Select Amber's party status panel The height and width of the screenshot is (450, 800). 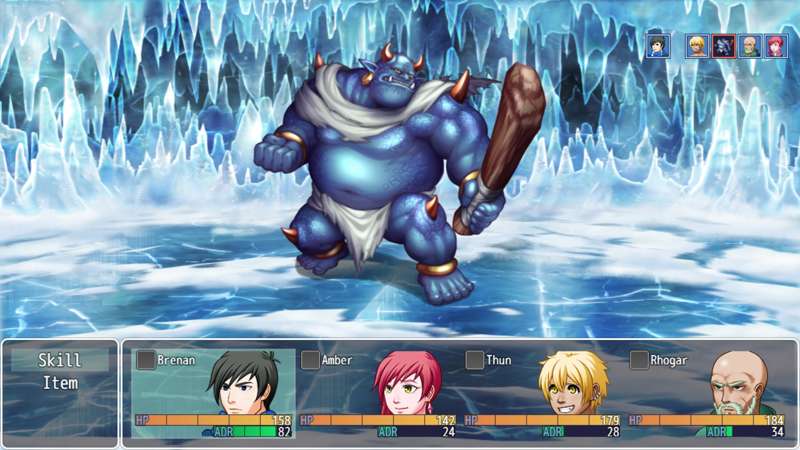tap(378, 394)
